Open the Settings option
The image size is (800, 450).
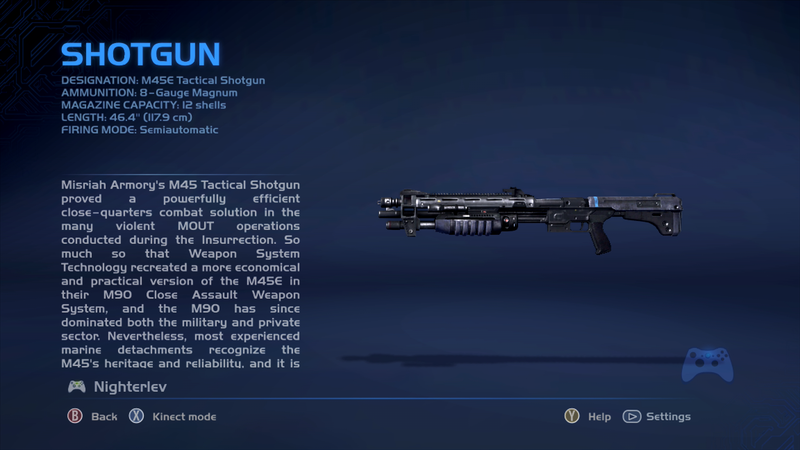[657, 416]
